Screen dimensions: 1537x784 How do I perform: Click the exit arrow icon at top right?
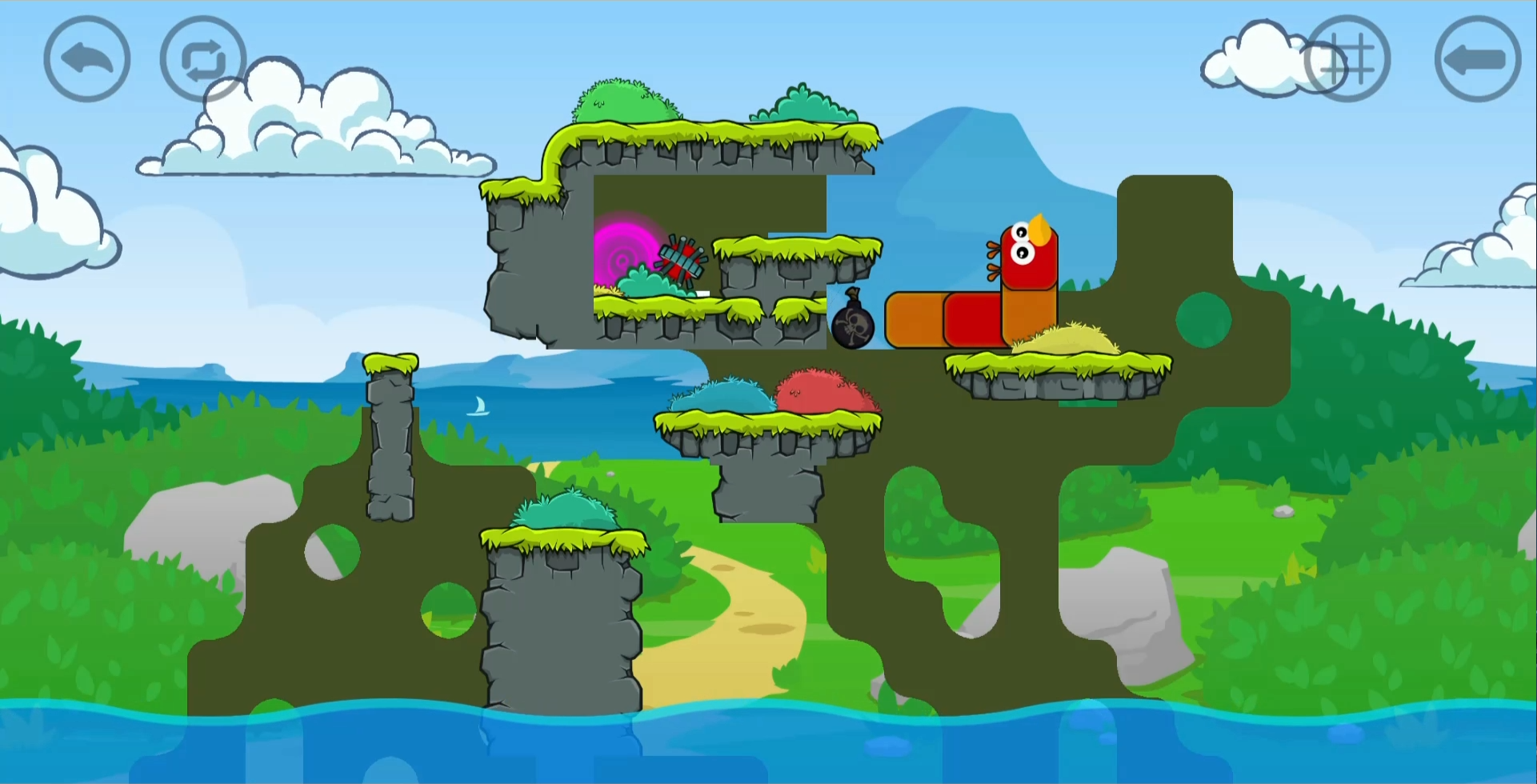(x=1476, y=58)
